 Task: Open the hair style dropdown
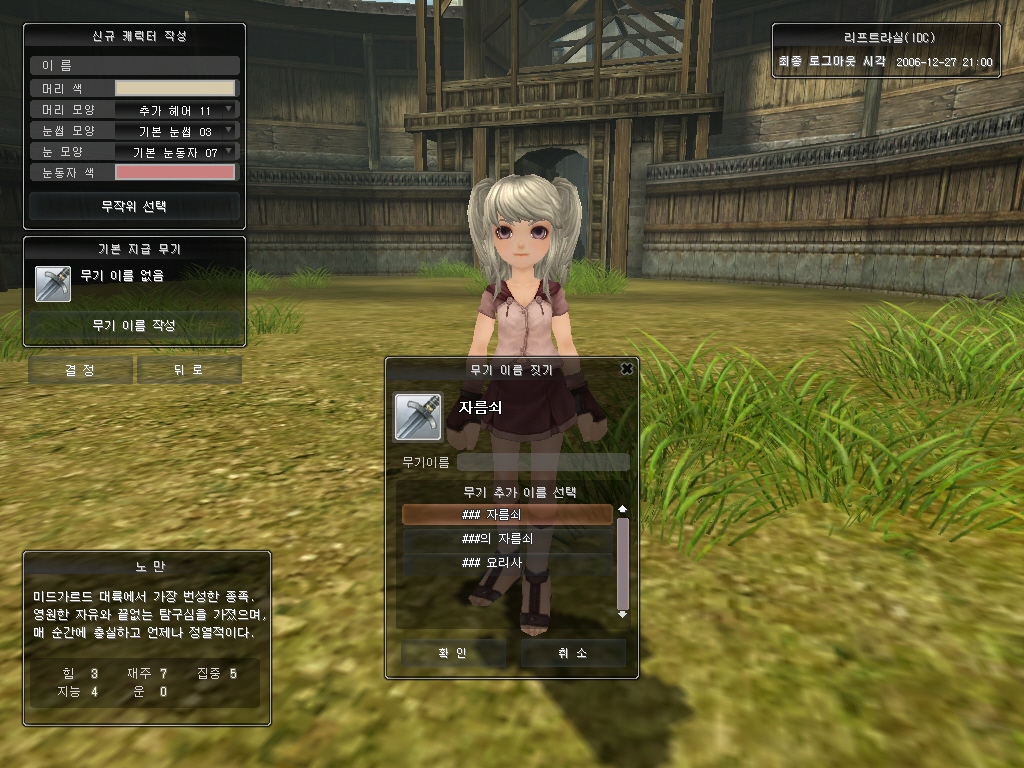(x=175, y=109)
